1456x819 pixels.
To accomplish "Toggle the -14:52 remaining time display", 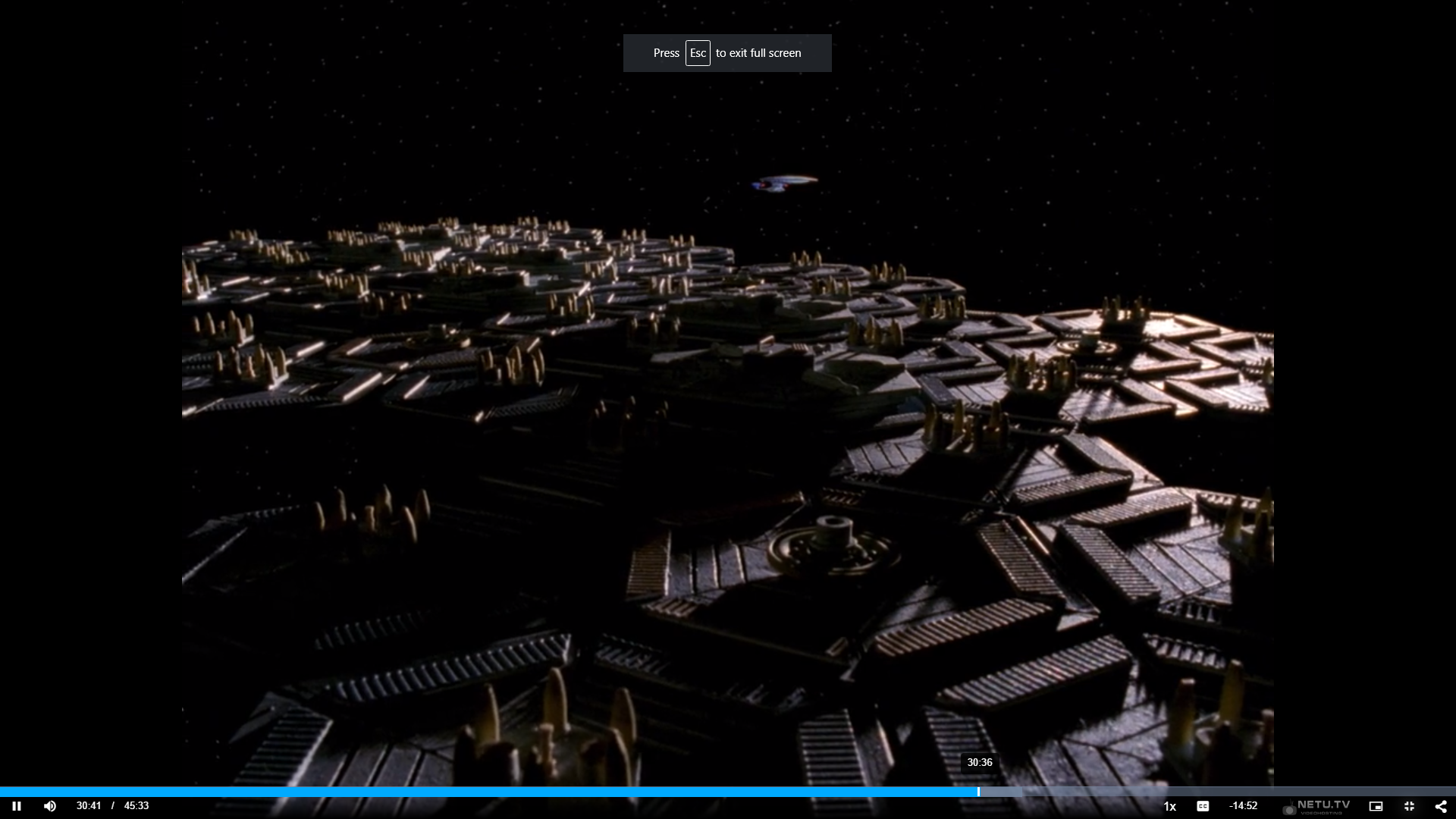I will 1244,805.
